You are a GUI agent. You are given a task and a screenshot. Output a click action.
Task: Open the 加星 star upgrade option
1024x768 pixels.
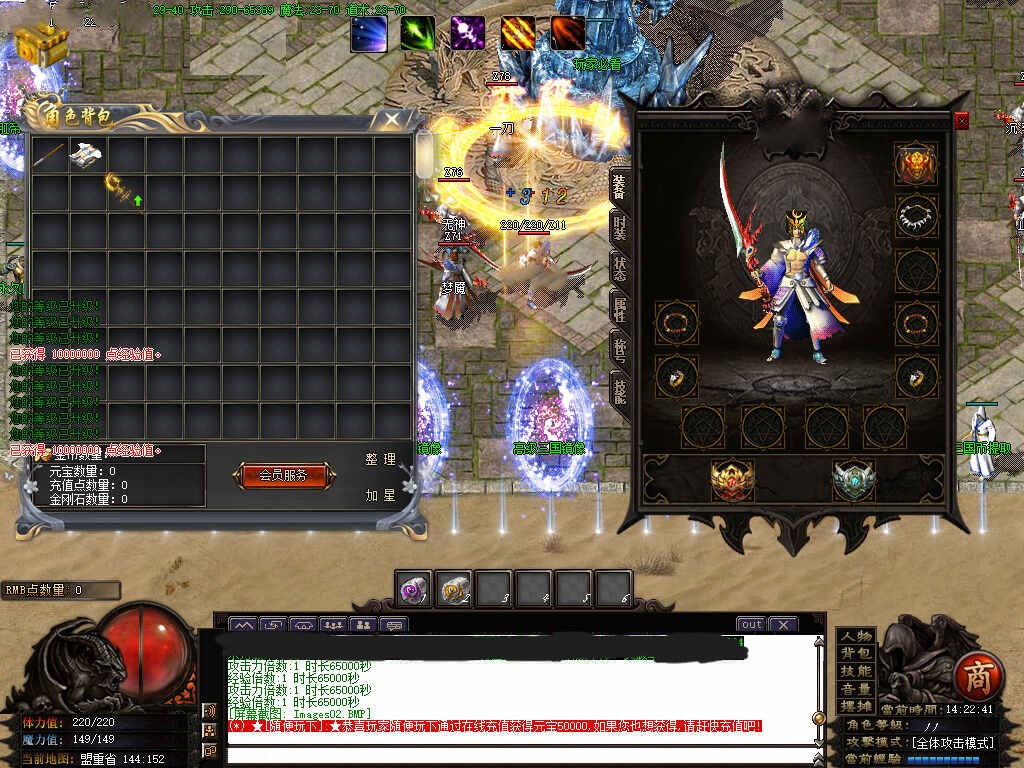pos(380,495)
